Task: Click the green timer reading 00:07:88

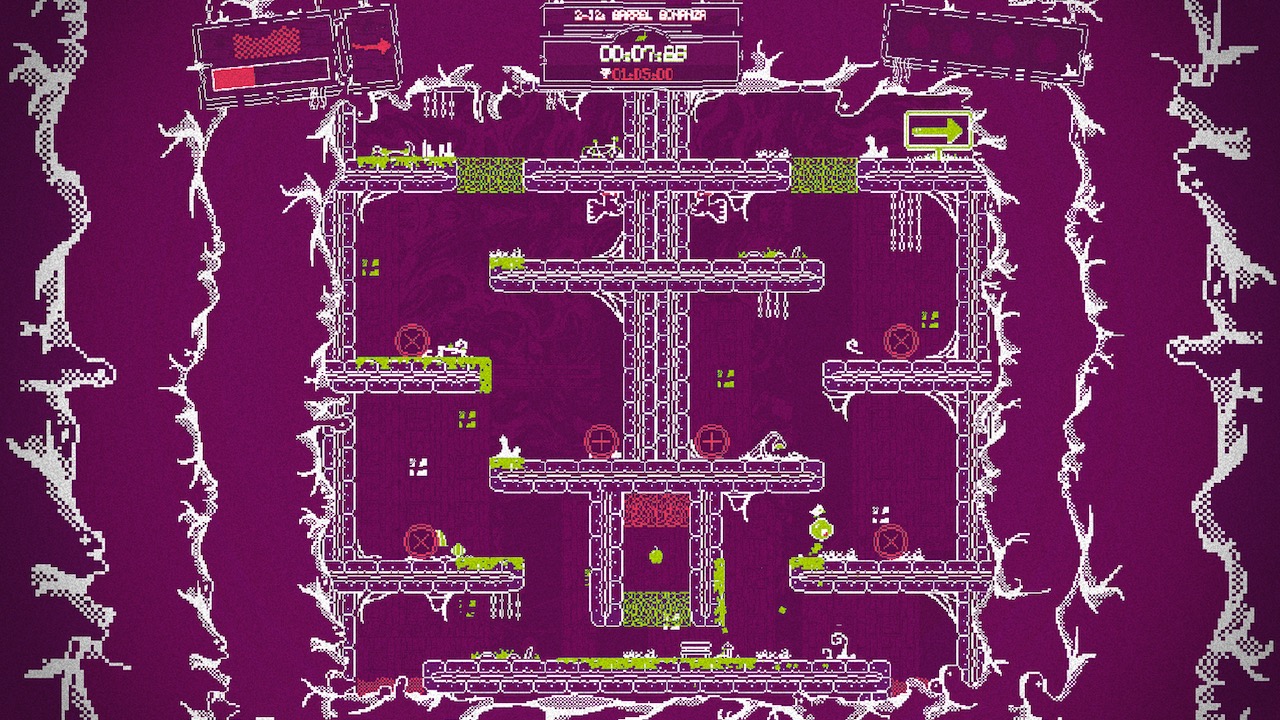Action: coord(643,52)
